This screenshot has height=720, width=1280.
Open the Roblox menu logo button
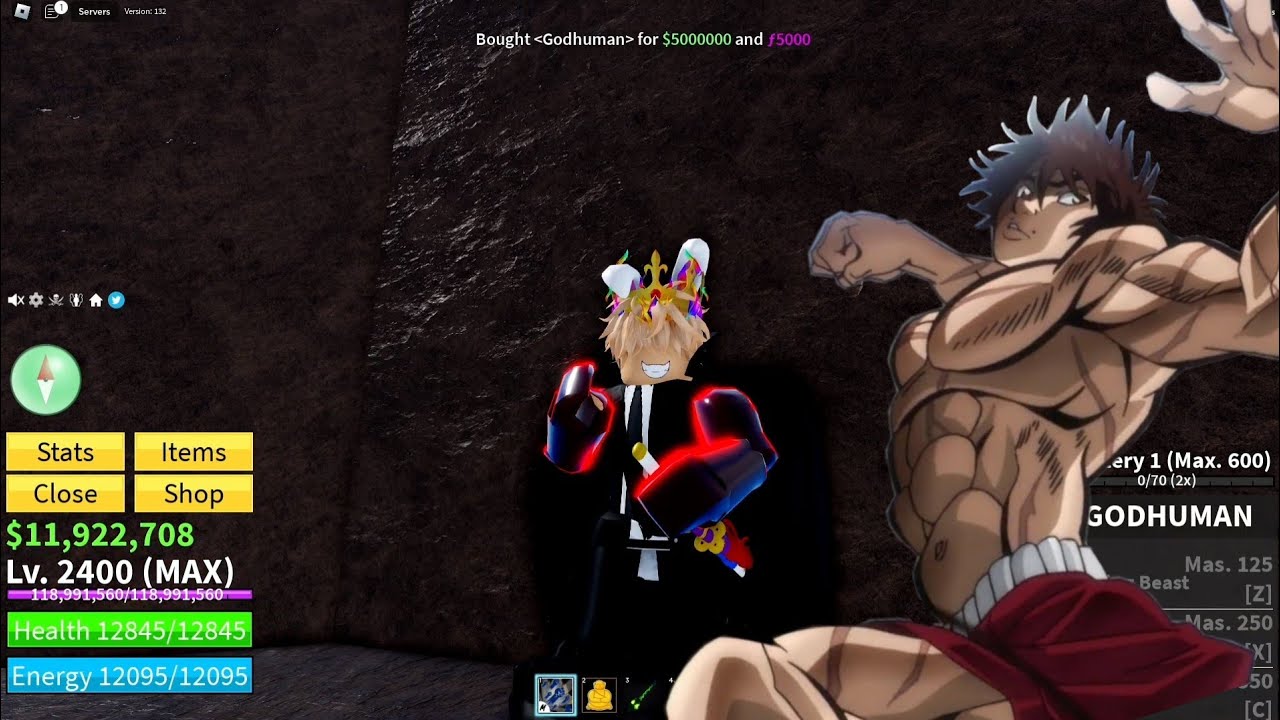(x=23, y=11)
